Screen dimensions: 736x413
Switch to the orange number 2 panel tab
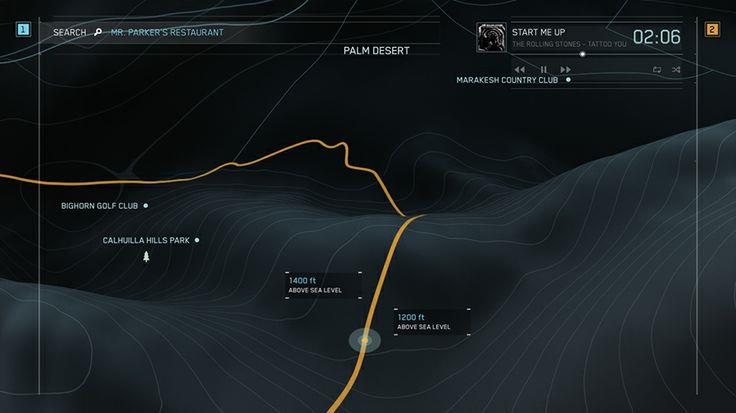click(712, 30)
